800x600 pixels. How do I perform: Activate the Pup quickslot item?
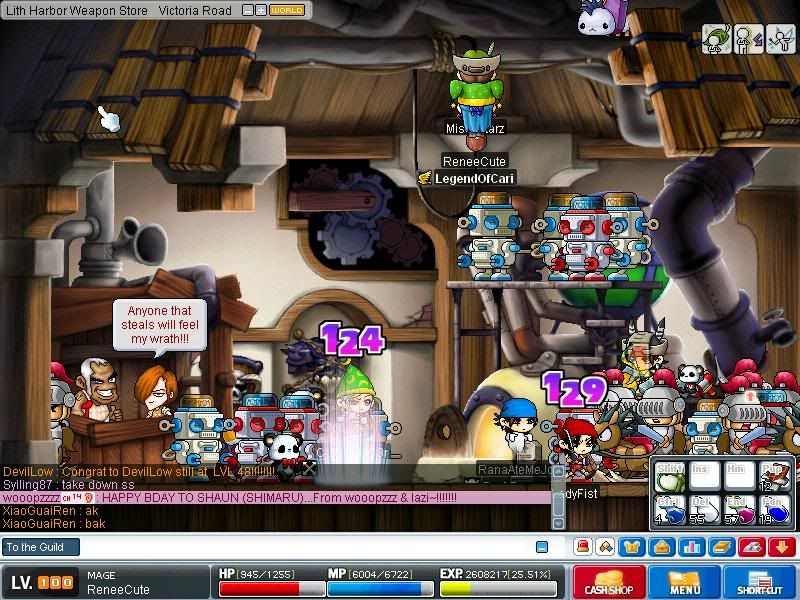[x=775, y=479]
